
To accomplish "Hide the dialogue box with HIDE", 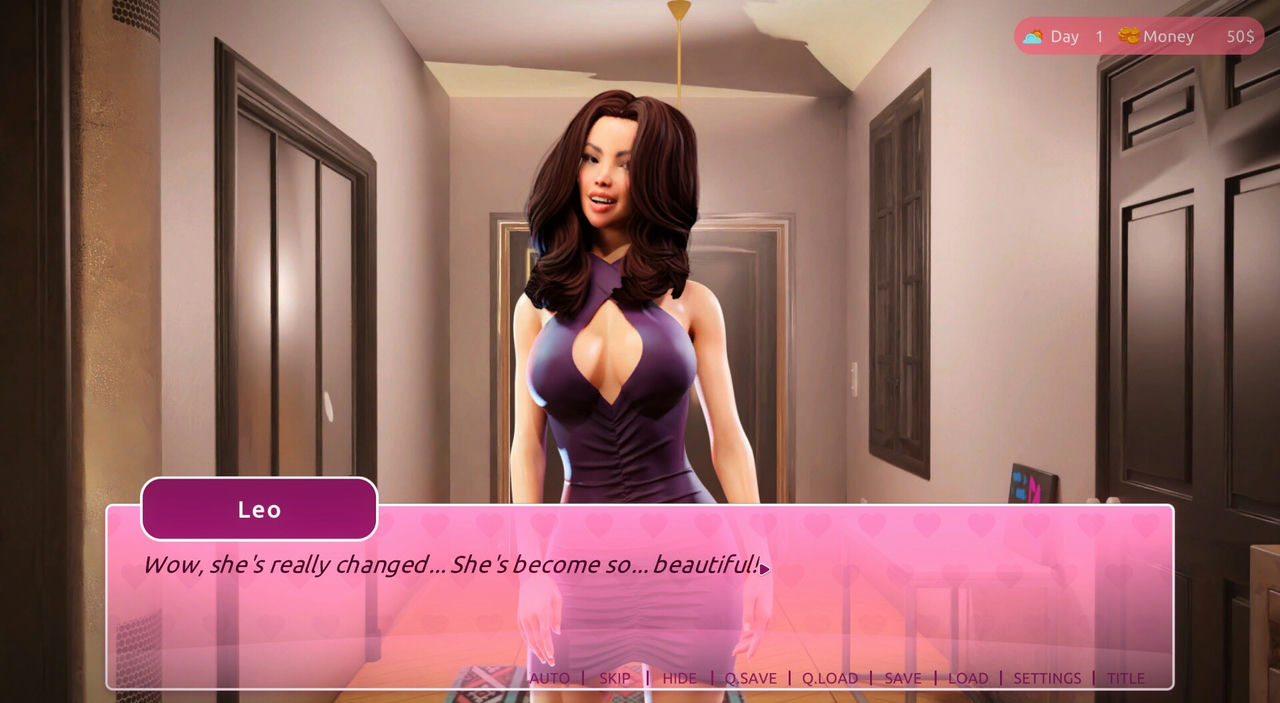I will pos(679,678).
